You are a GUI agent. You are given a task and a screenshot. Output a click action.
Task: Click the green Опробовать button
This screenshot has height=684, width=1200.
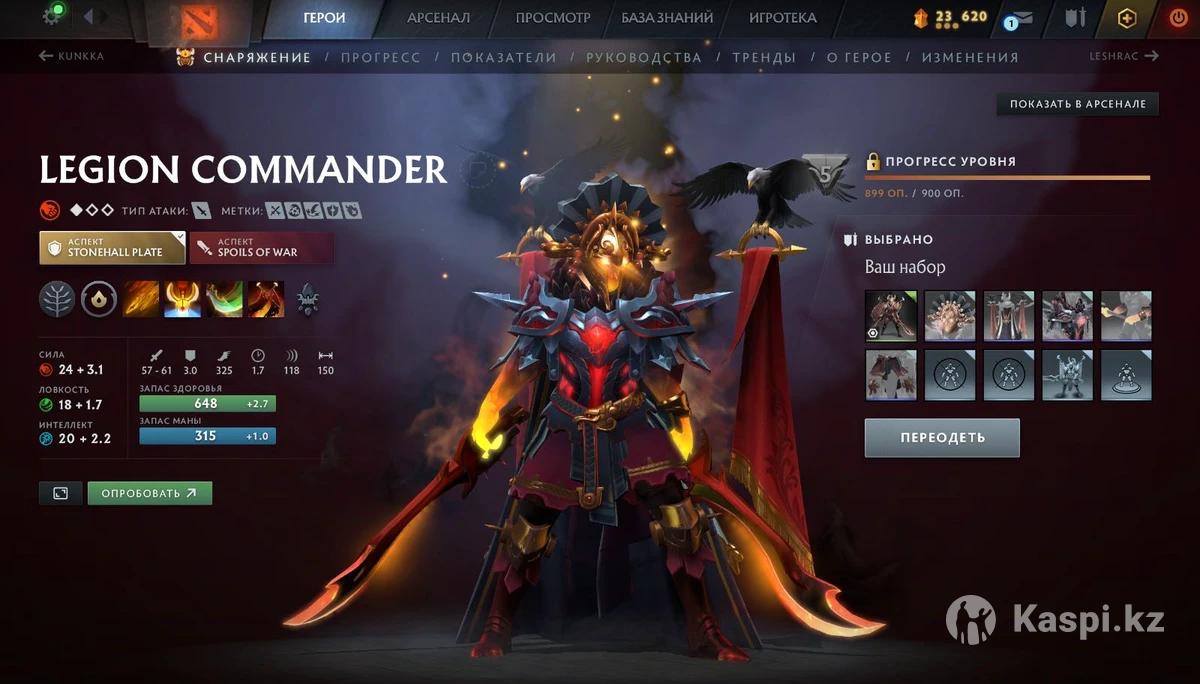tap(149, 493)
